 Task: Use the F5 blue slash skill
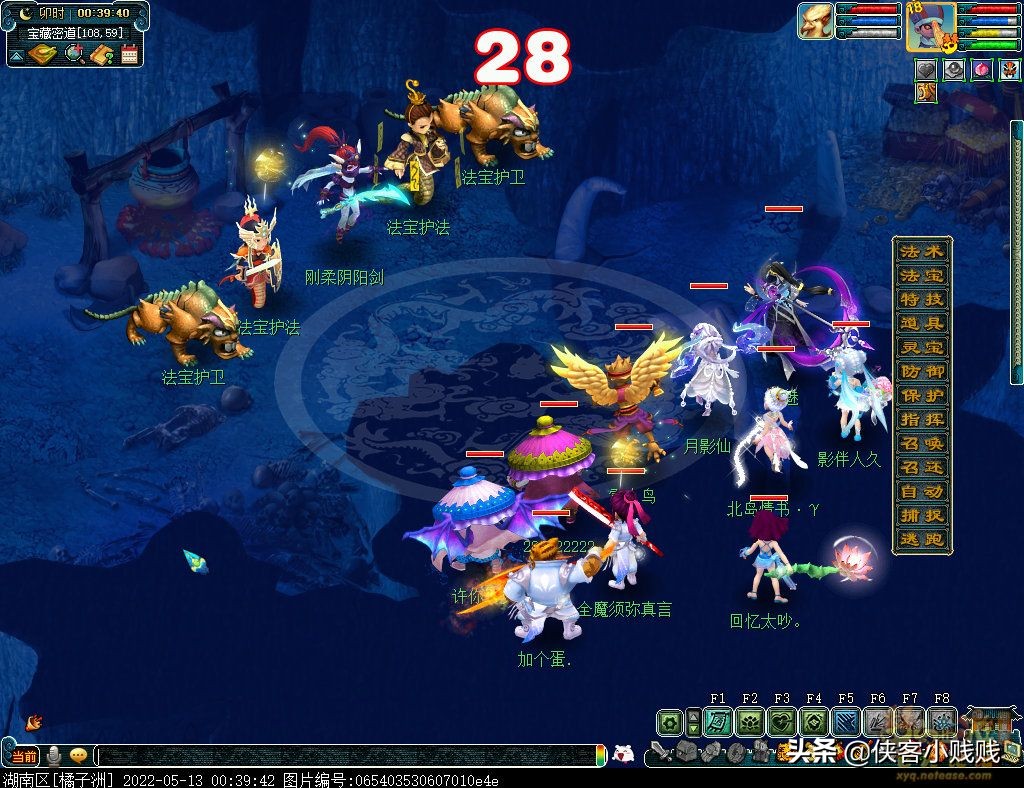click(x=846, y=722)
